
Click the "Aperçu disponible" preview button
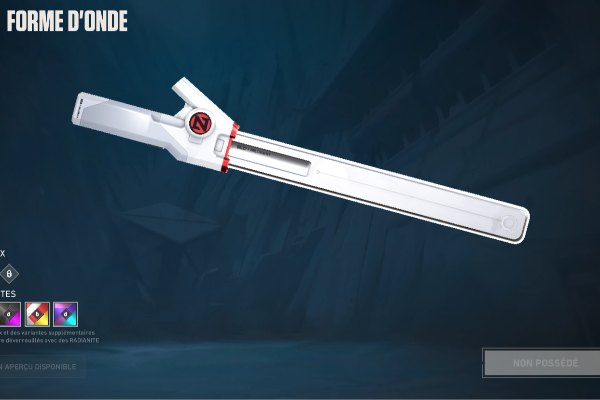coord(42,367)
